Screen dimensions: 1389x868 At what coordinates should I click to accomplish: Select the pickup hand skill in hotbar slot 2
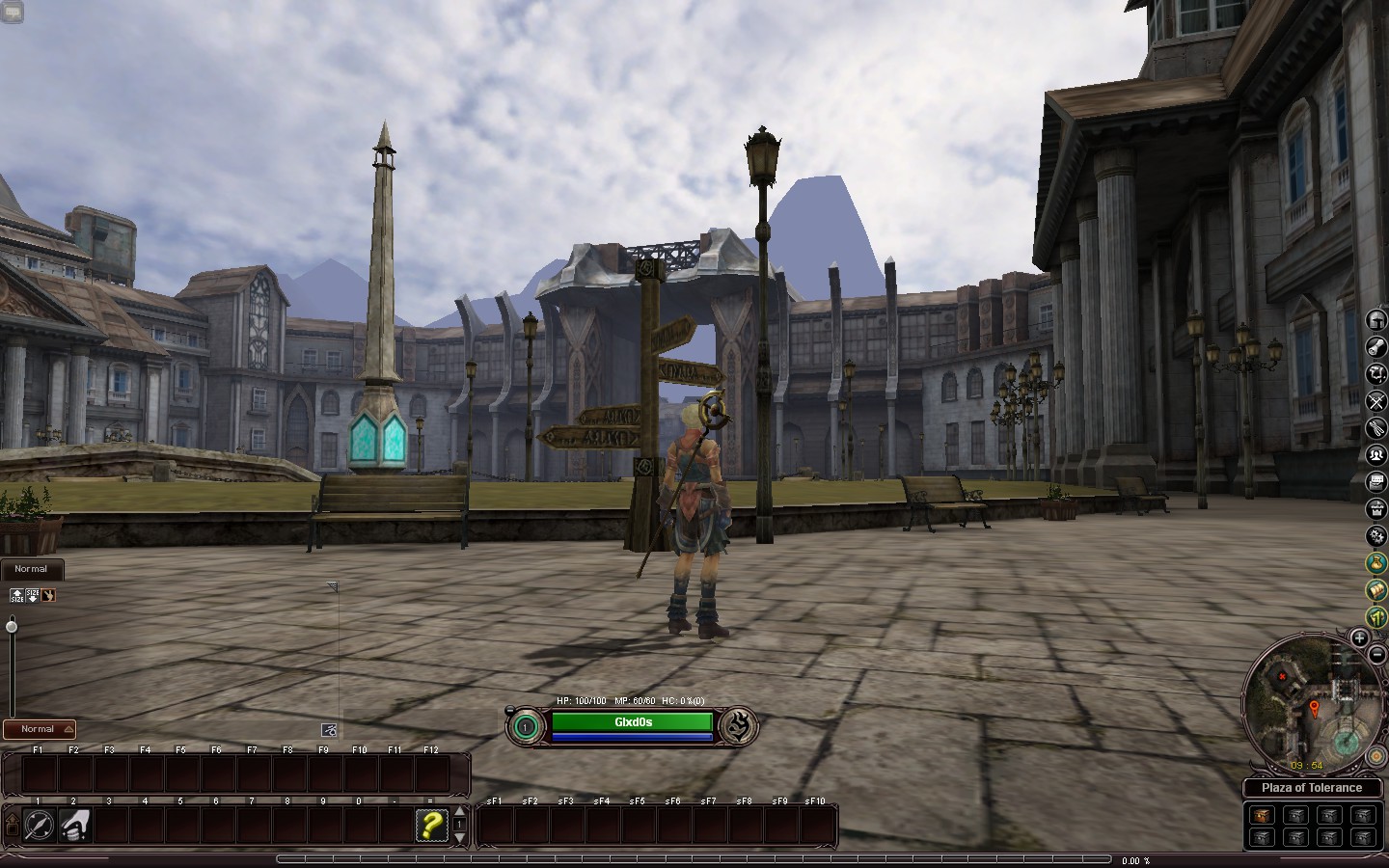[73, 826]
